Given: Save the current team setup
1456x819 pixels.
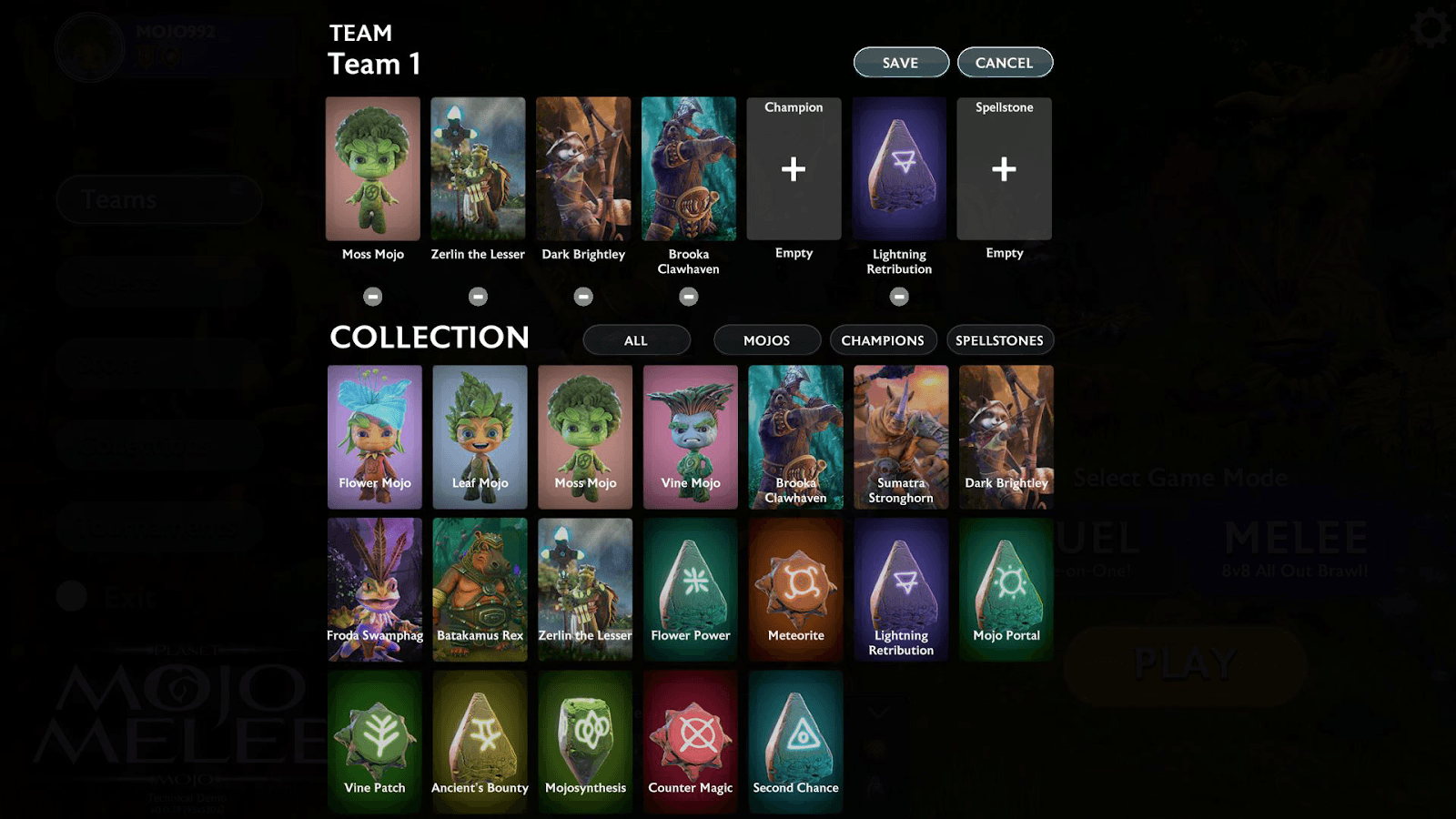Looking at the screenshot, I should pyautogui.click(x=900, y=62).
